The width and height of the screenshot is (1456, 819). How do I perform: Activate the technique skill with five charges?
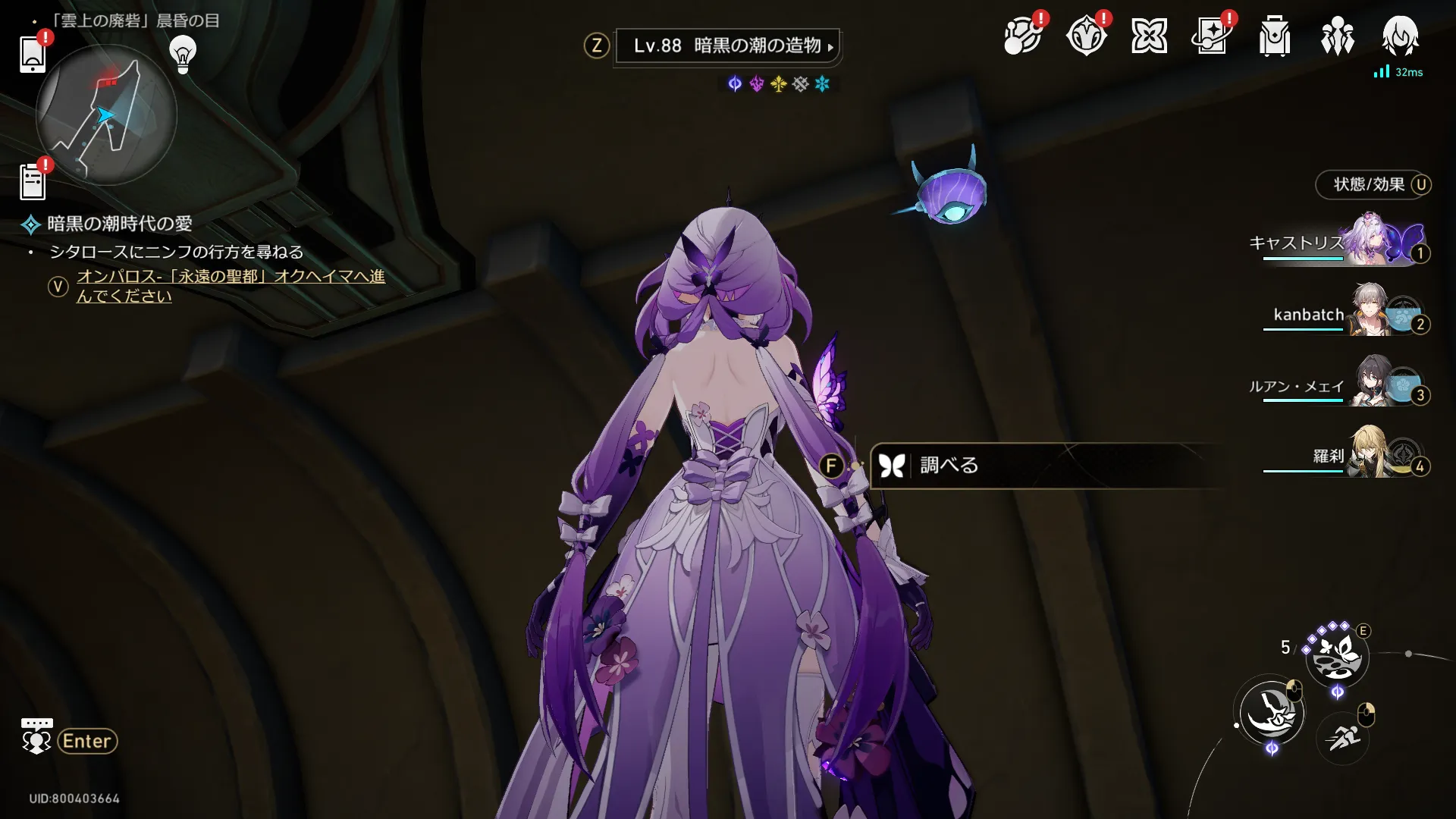(x=1336, y=656)
